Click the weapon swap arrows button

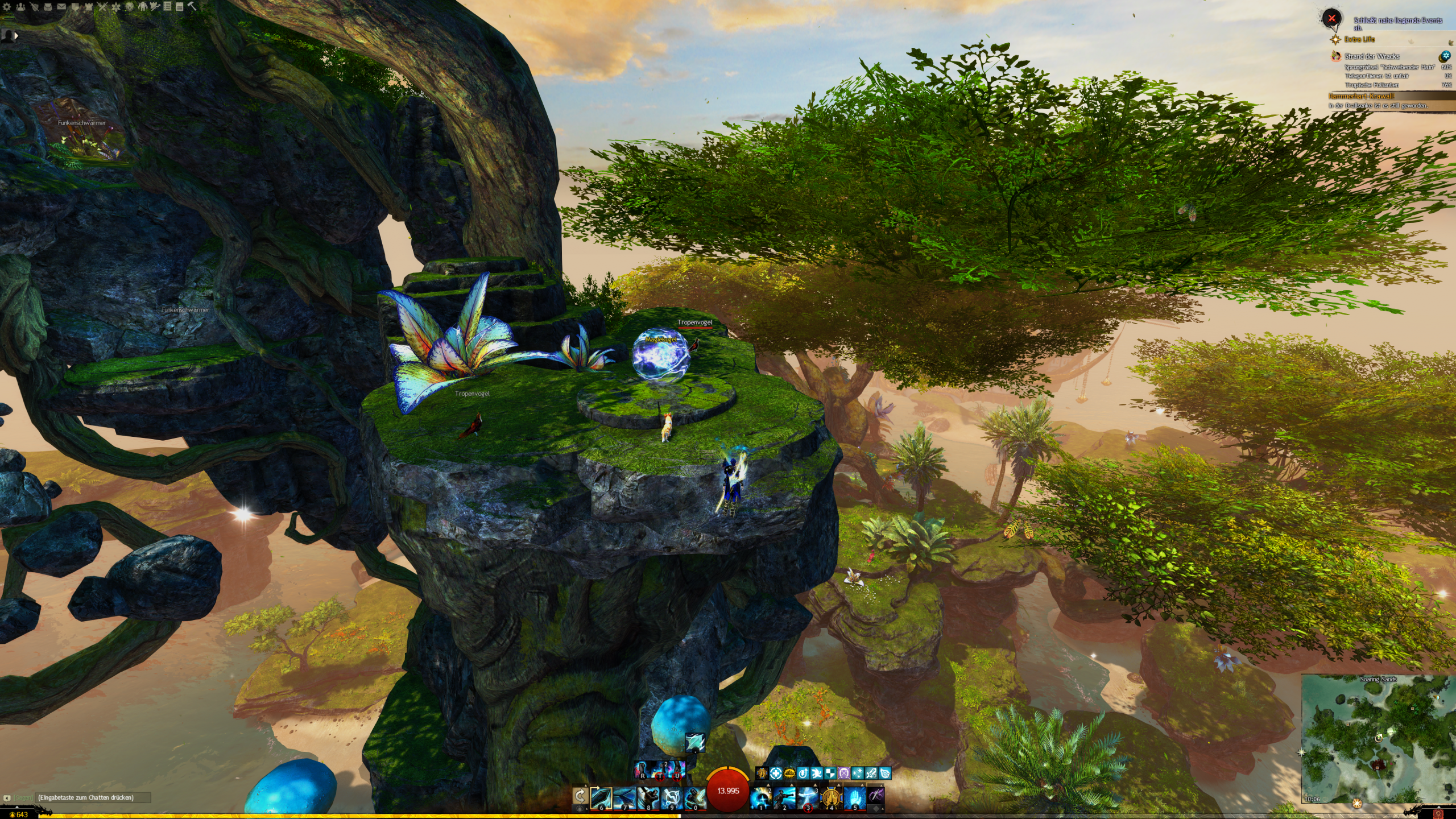pos(580,796)
